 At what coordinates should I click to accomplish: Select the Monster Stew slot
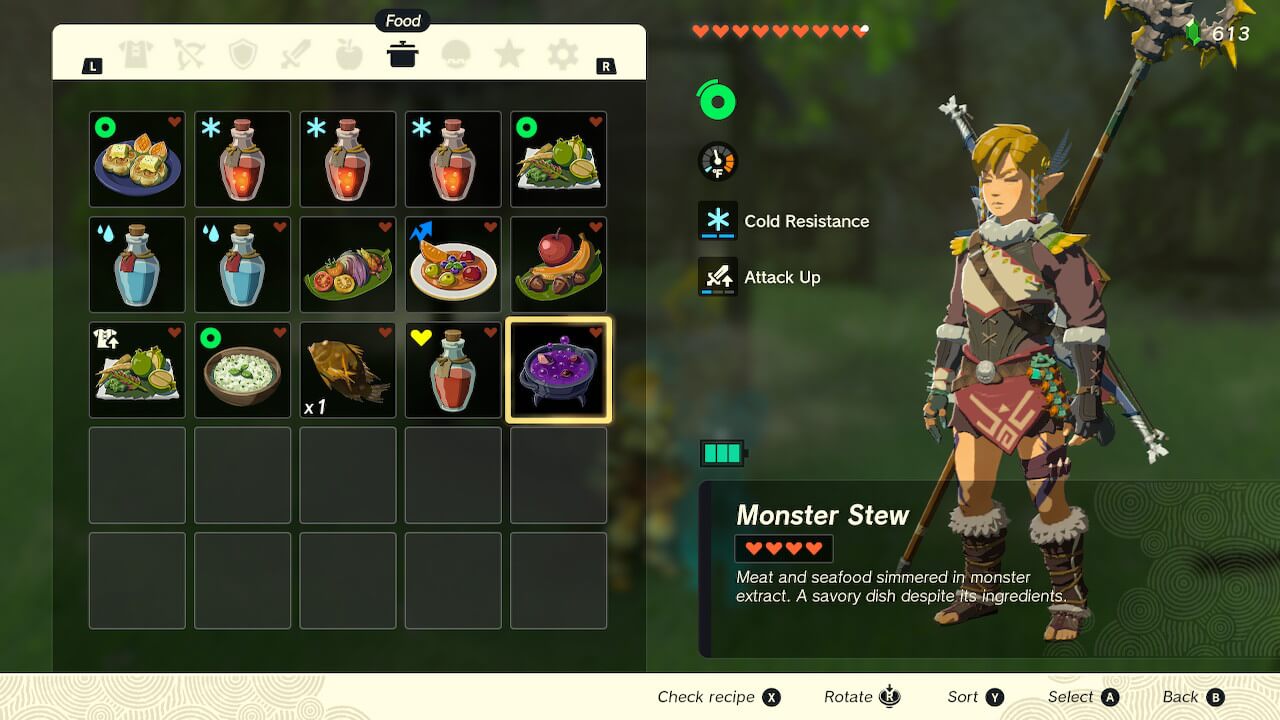point(559,370)
